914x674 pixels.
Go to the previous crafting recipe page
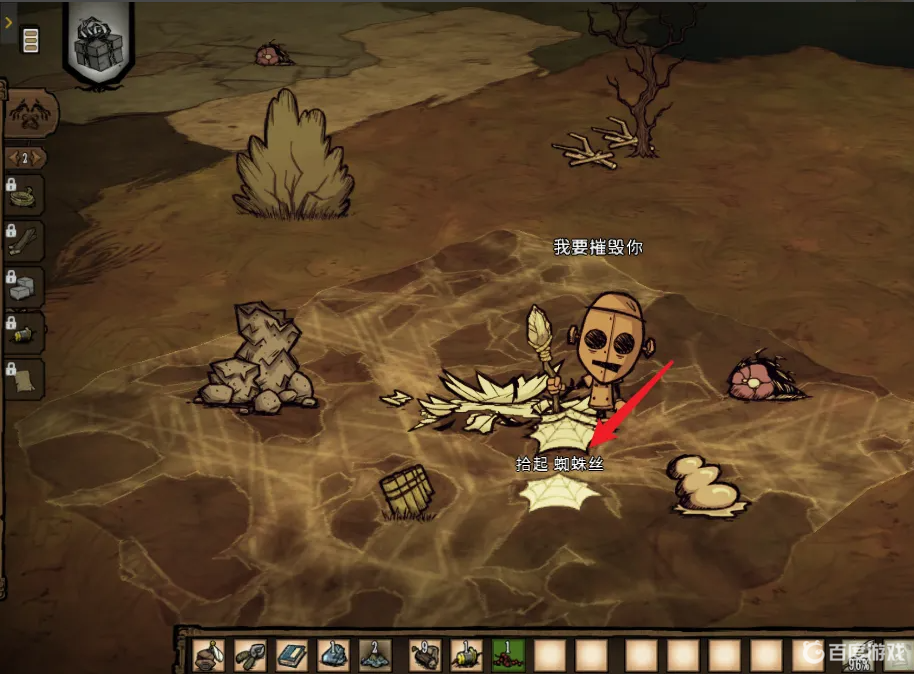point(13,158)
